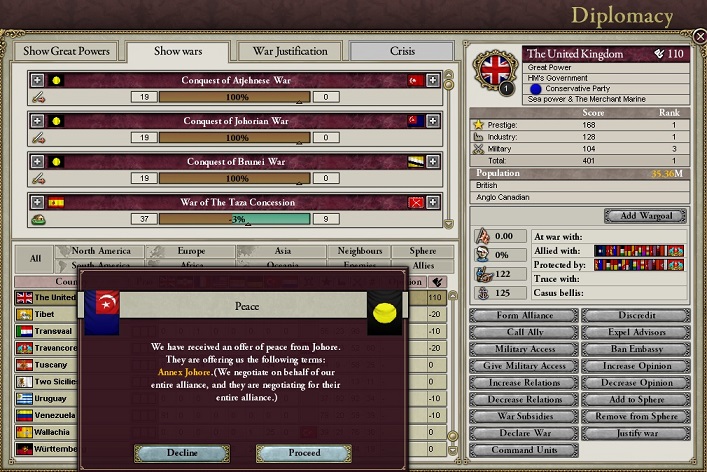Choose the Call Ally action
707x472 pixels.
(524, 332)
